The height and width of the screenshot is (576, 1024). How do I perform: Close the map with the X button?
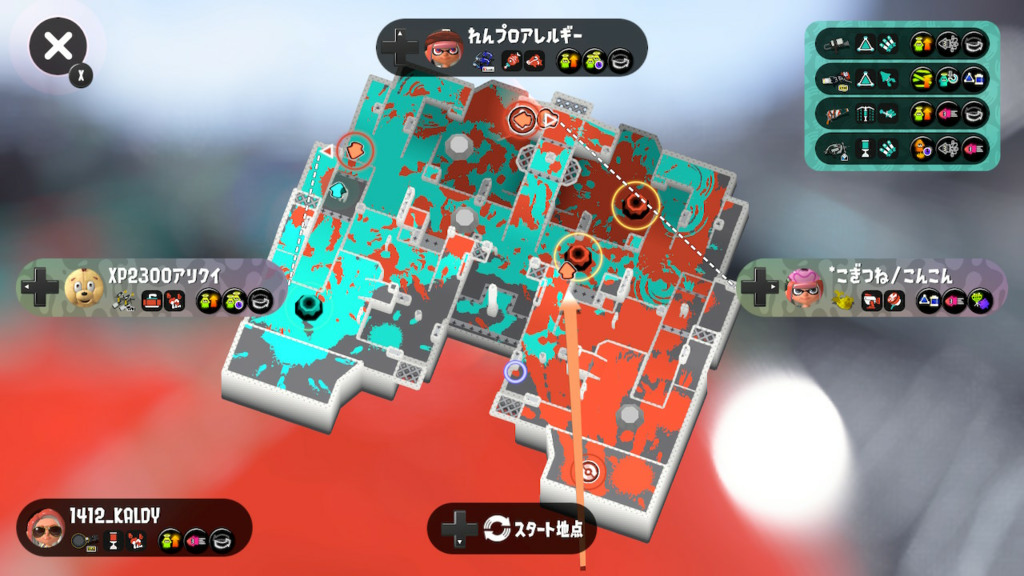58,46
